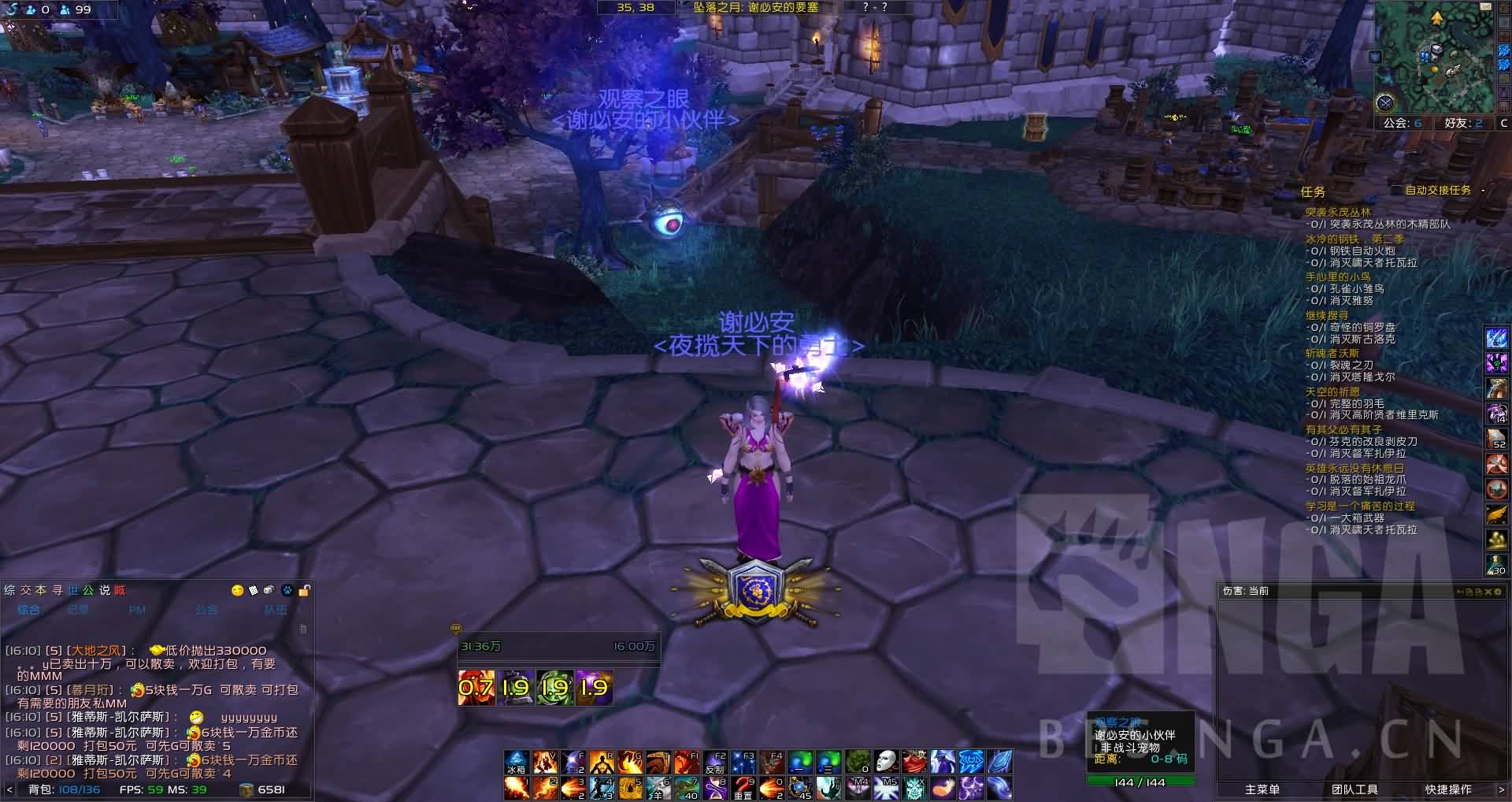1512x802 pixels.
Task: Switch to the PM chat tab
Action: 137,610
